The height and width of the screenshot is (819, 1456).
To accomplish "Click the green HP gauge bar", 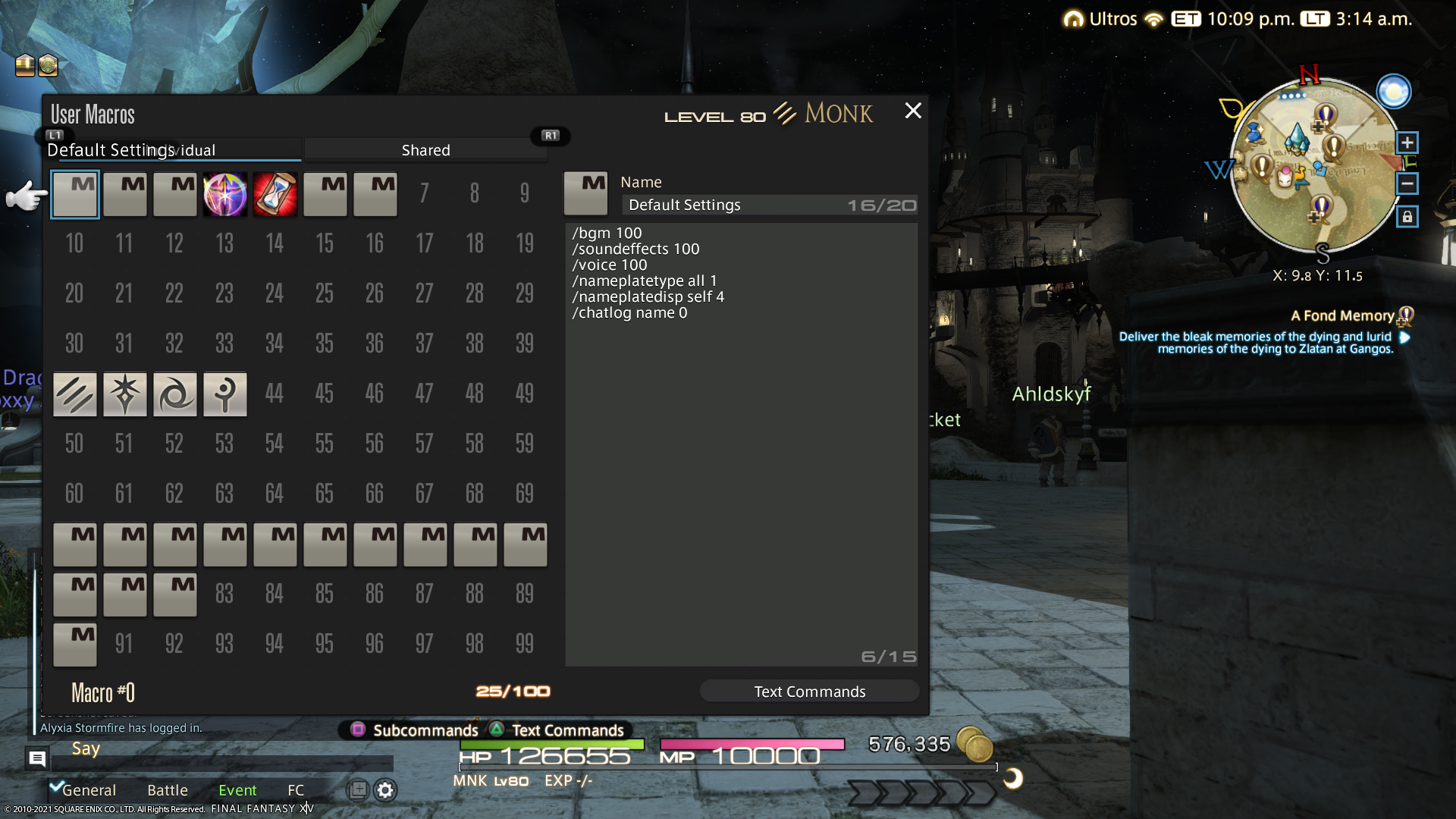I will click(554, 745).
